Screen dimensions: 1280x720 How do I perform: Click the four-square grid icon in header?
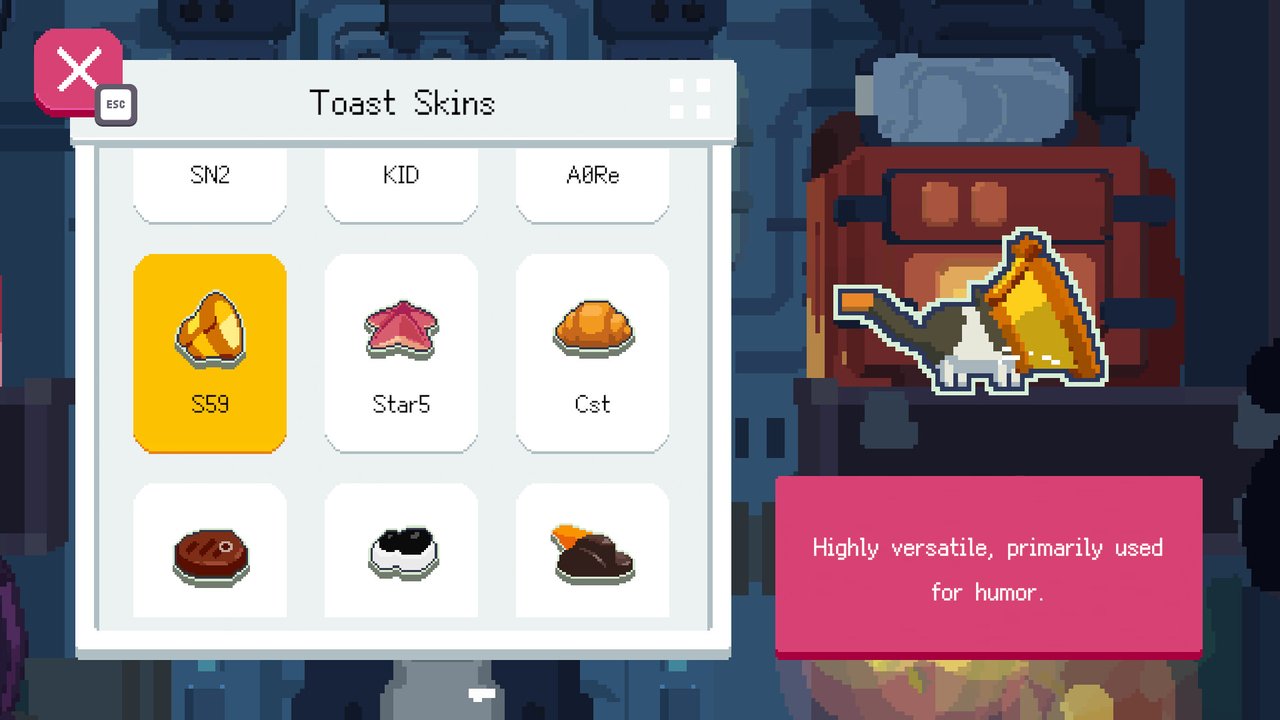[690, 100]
